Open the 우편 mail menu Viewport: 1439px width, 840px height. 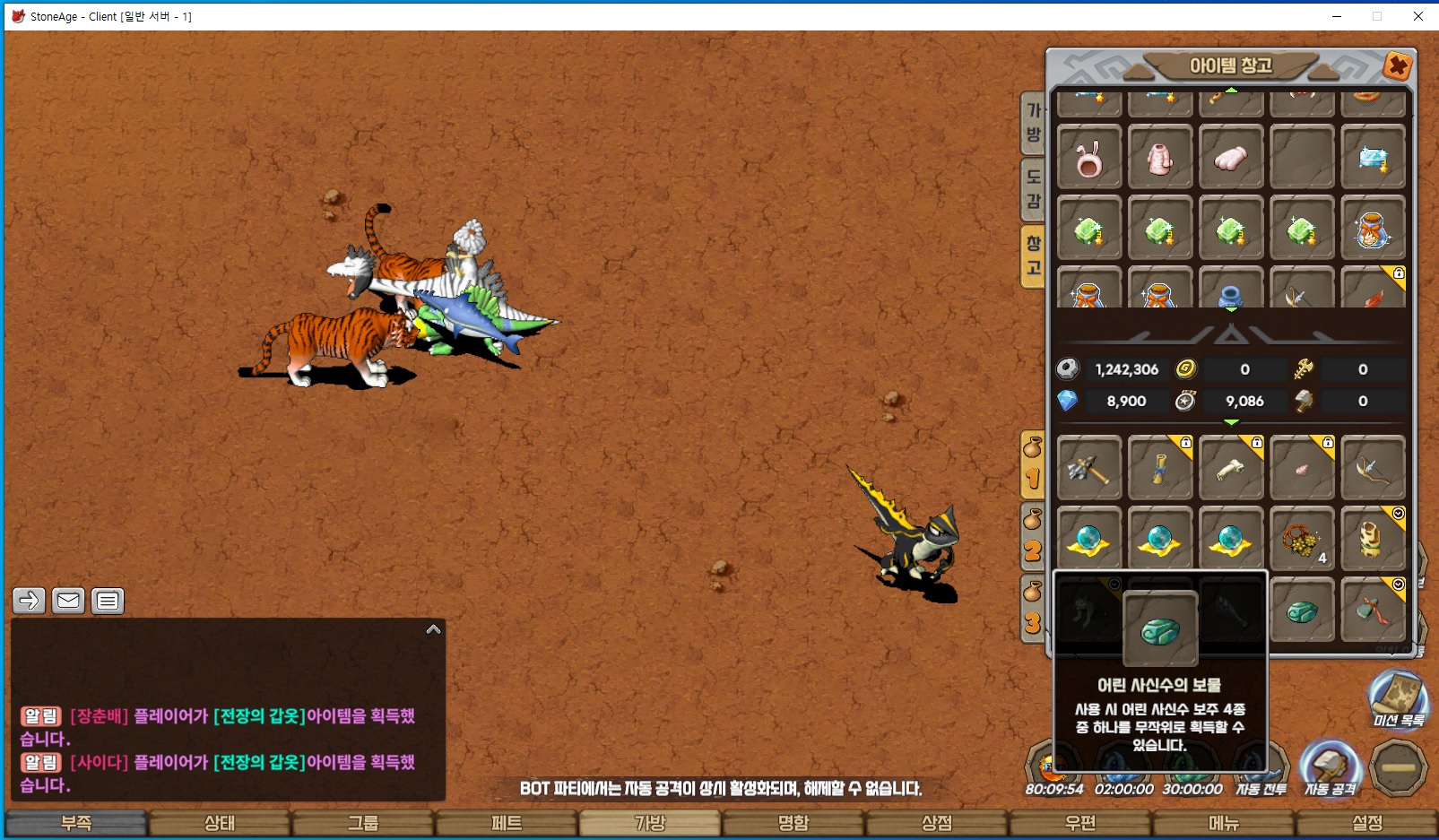coord(1080,823)
